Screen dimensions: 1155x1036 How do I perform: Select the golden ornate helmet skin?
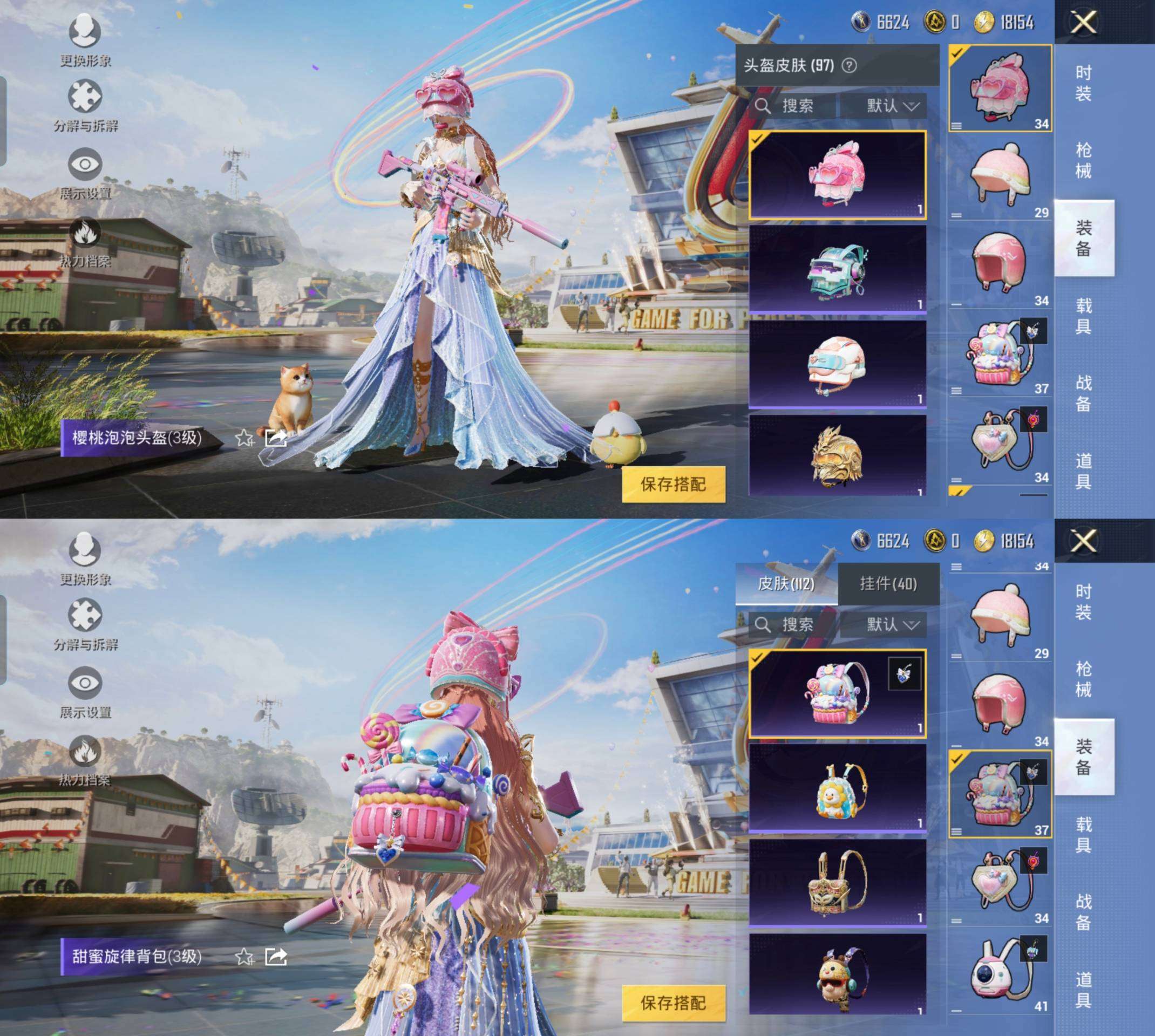(x=837, y=455)
